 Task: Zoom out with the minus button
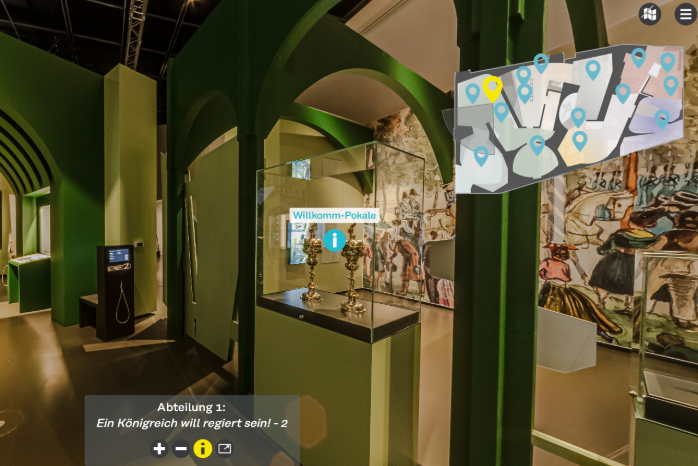tap(181, 449)
